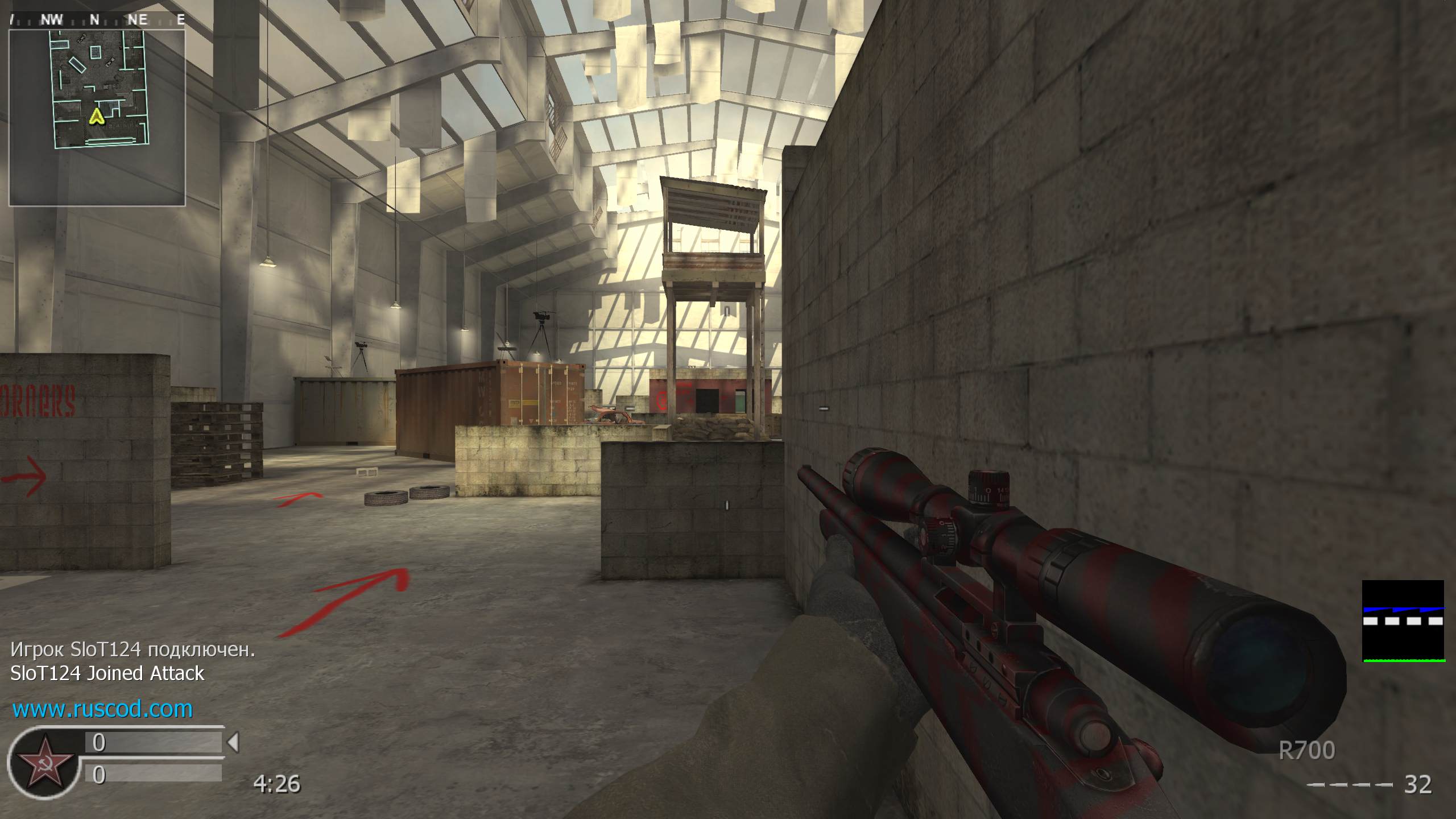Screen dimensions: 1456x819
Task: Select the yellow player arrow on minimap
Action: [x=97, y=117]
